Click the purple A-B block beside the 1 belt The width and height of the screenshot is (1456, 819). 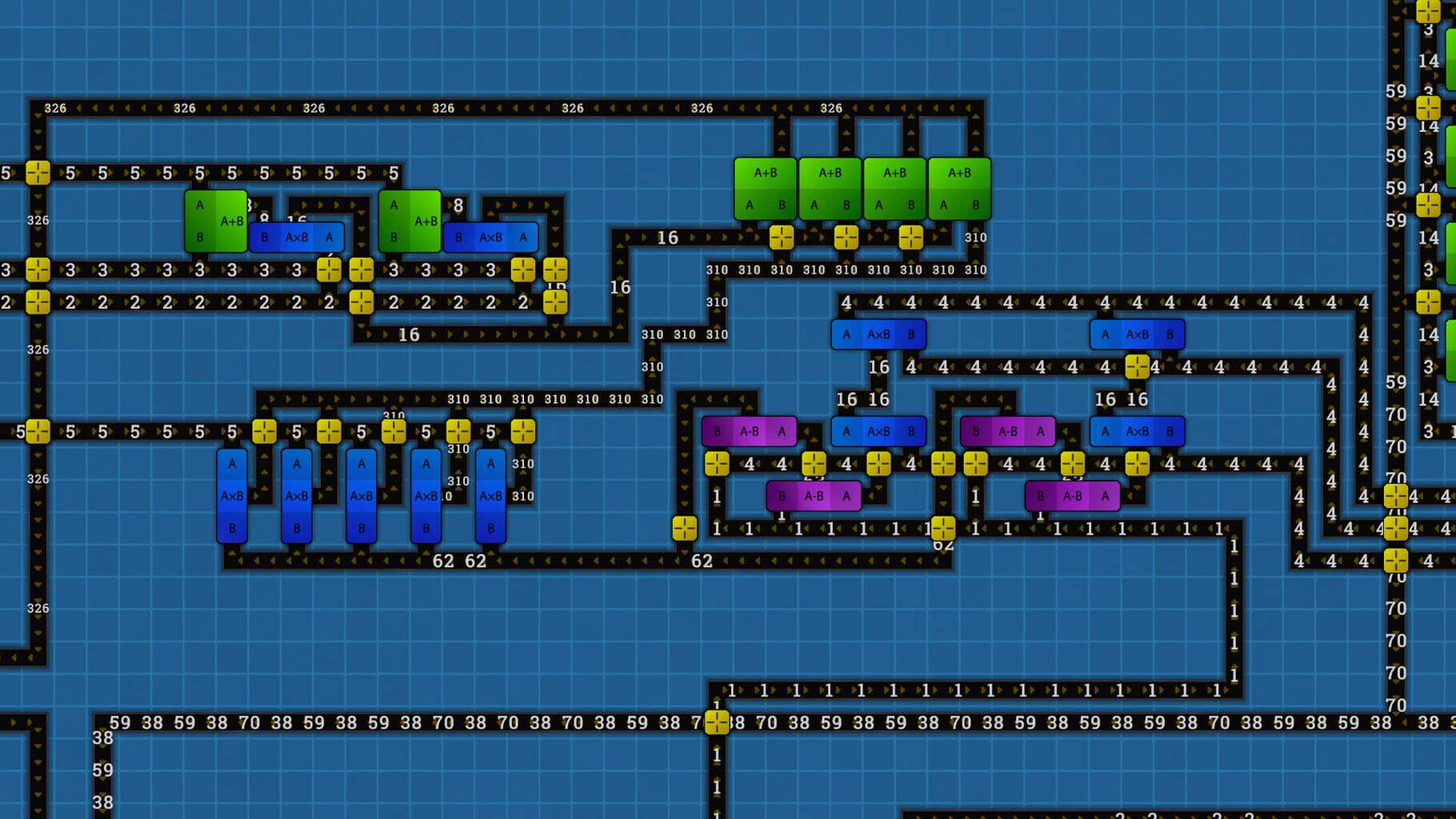point(813,496)
